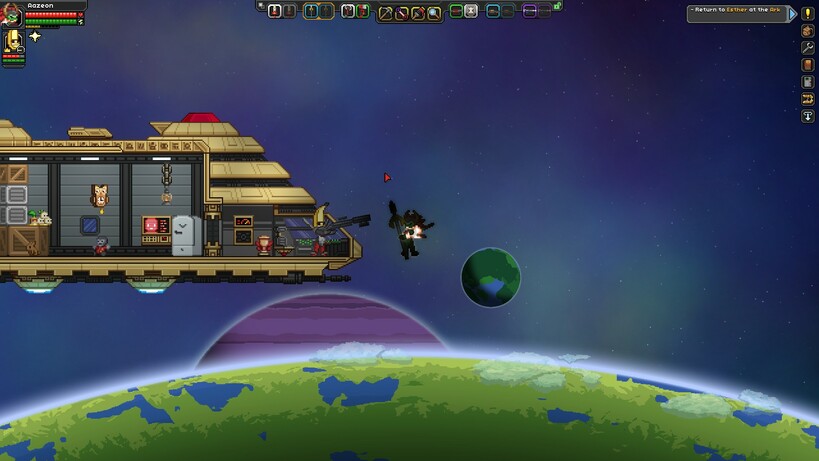Expand the Return to Esther quest tracker arrow
Screen dimensions: 819x461
pos(793,14)
